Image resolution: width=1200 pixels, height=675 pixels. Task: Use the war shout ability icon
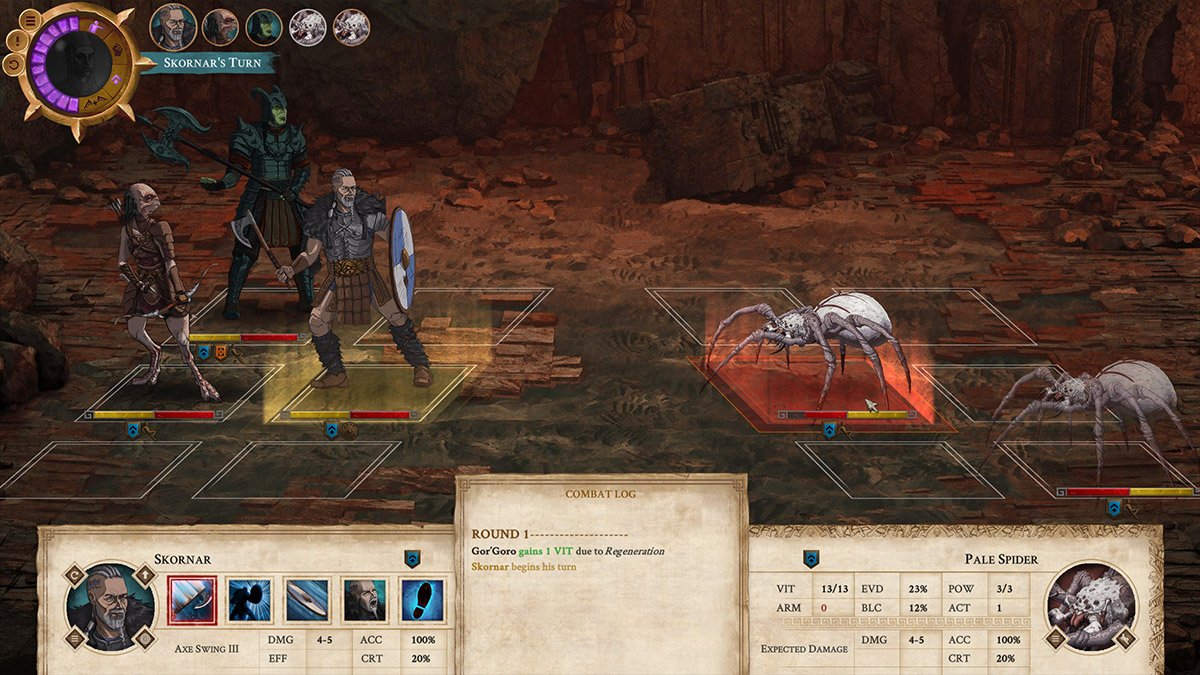(364, 601)
